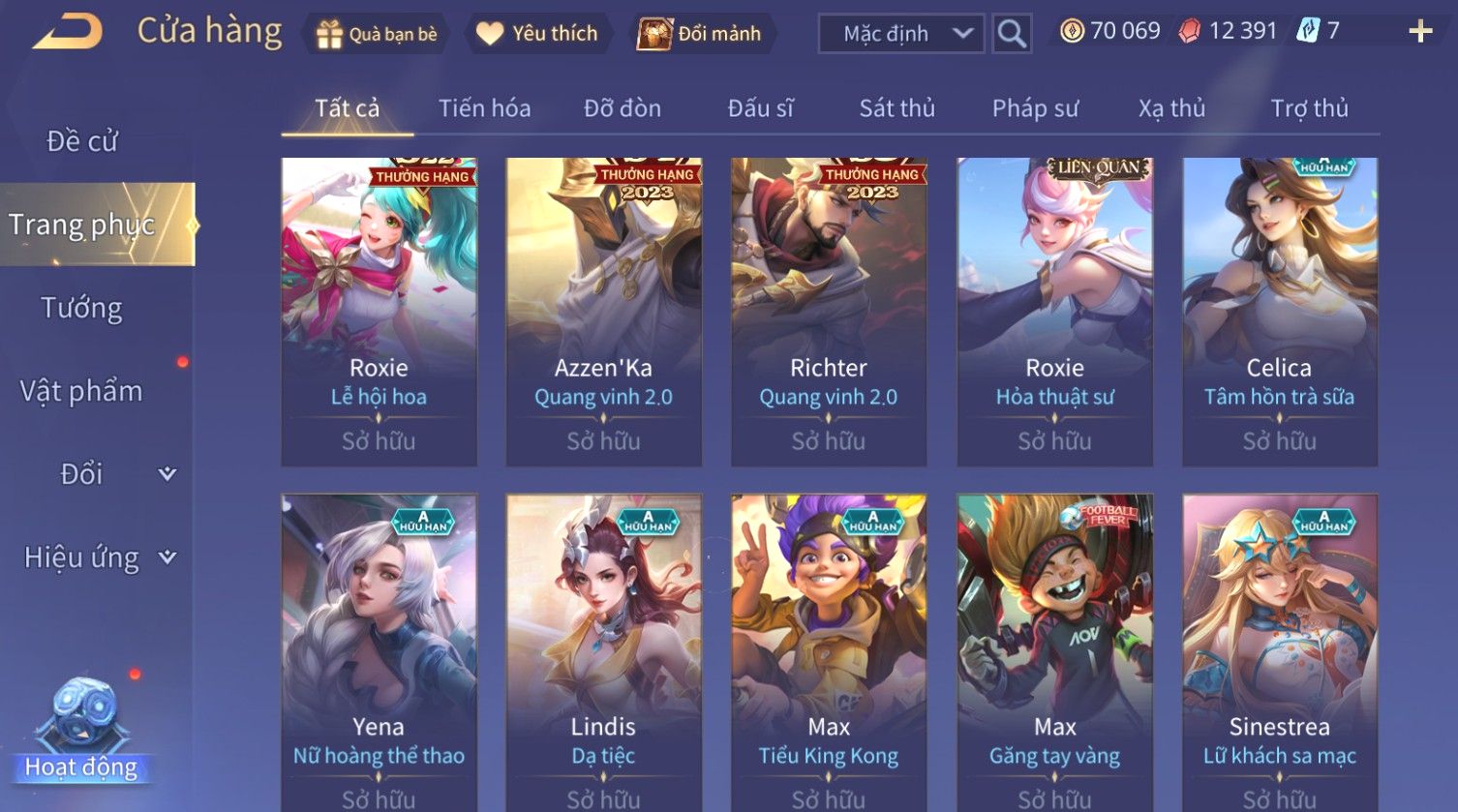Select the Pháp sư tab

[x=1034, y=108]
